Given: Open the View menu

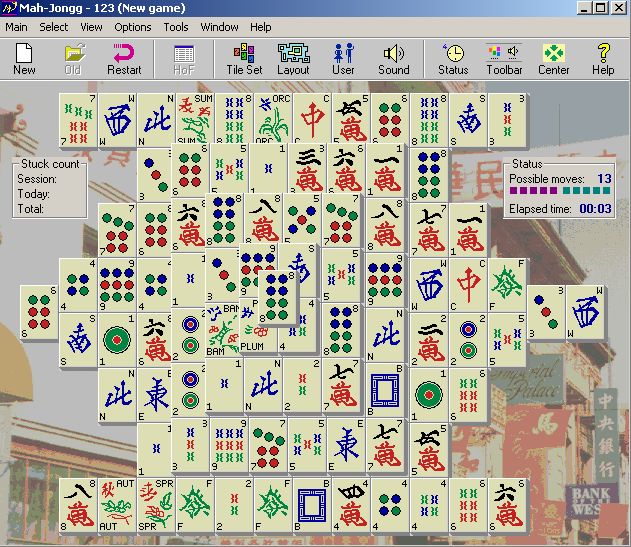Looking at the screenshot, I should [x=91, y=27].
